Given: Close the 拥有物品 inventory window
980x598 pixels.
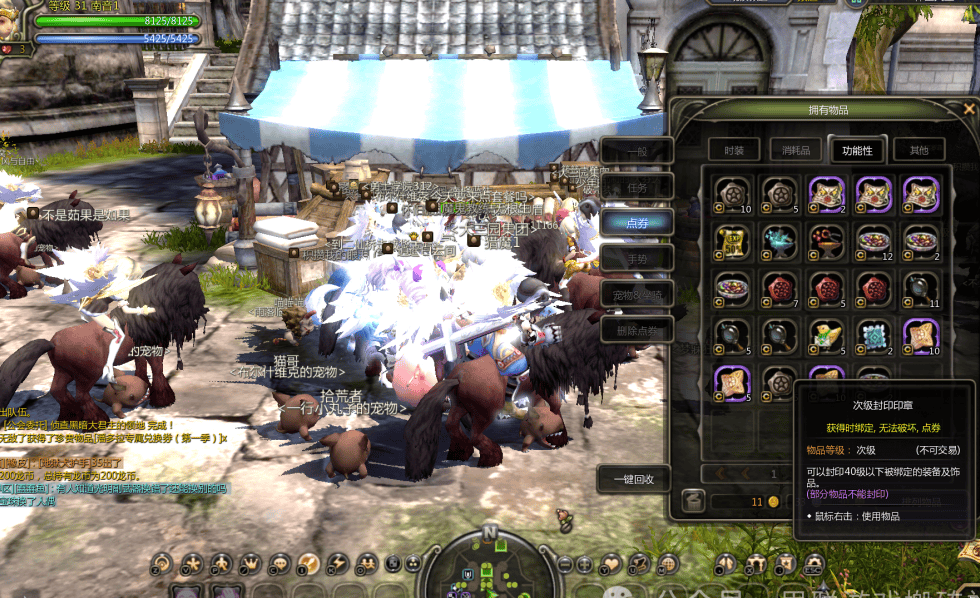Looking at the screenshot, I should pyautogui.click(x=968, y=109).
